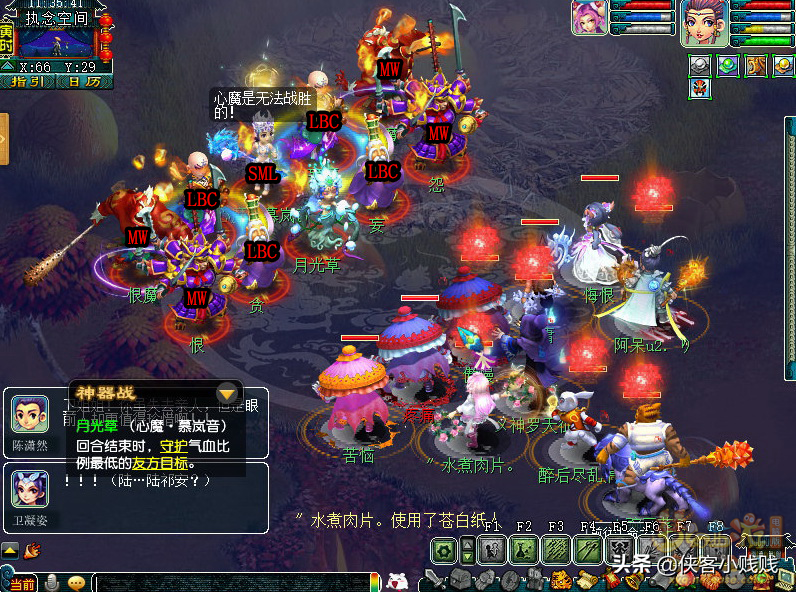The width and height of the screenshot is (796, 592).
Task: Open the chat emoji smiley button
Action: 77,583
